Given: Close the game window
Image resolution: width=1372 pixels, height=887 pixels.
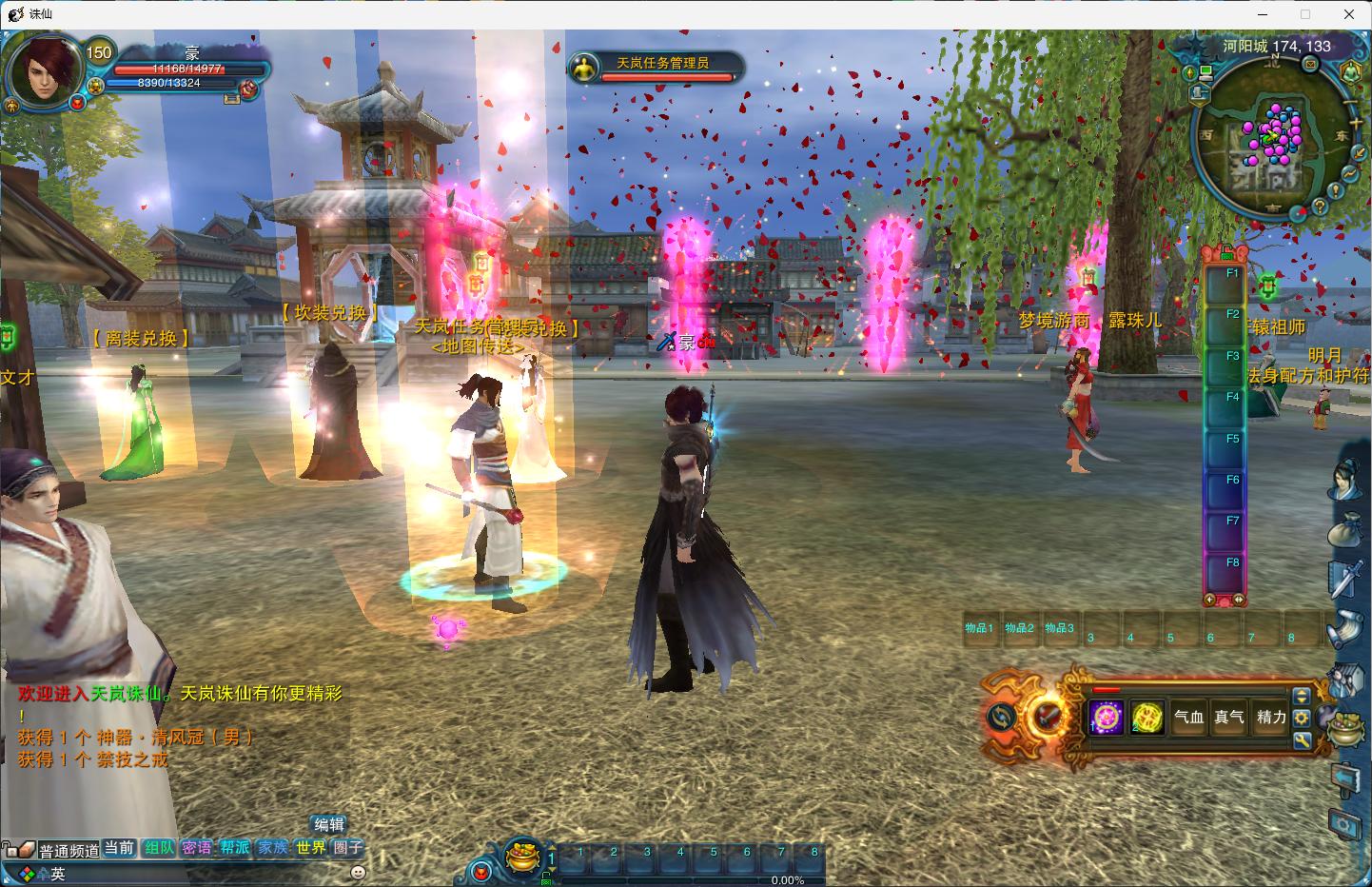Looking at the screenshot, I should coord(1349,14).
